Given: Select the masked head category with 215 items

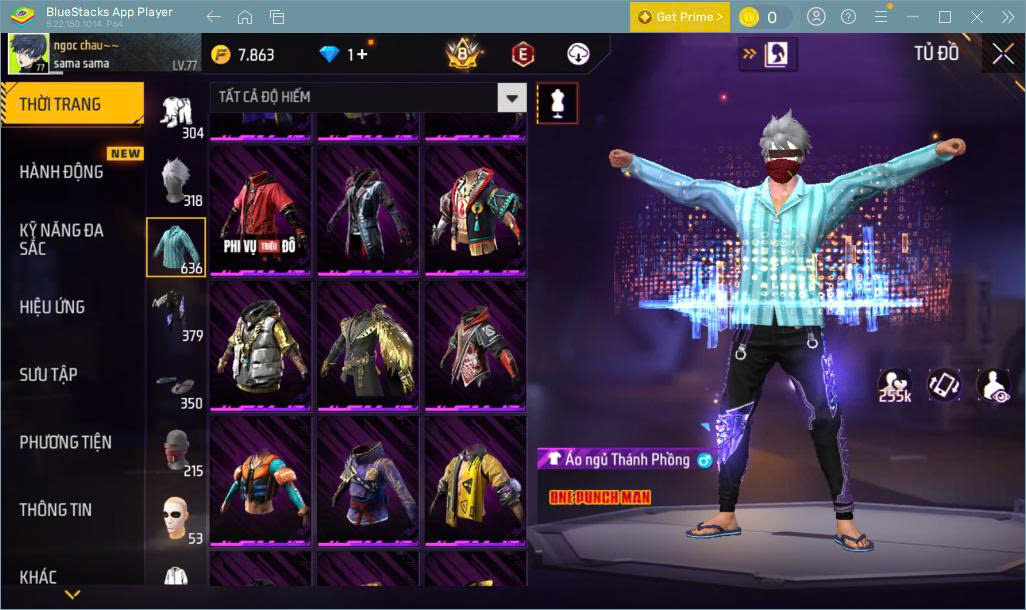Looking at the screenshot, I should click(x=176, y=450).
